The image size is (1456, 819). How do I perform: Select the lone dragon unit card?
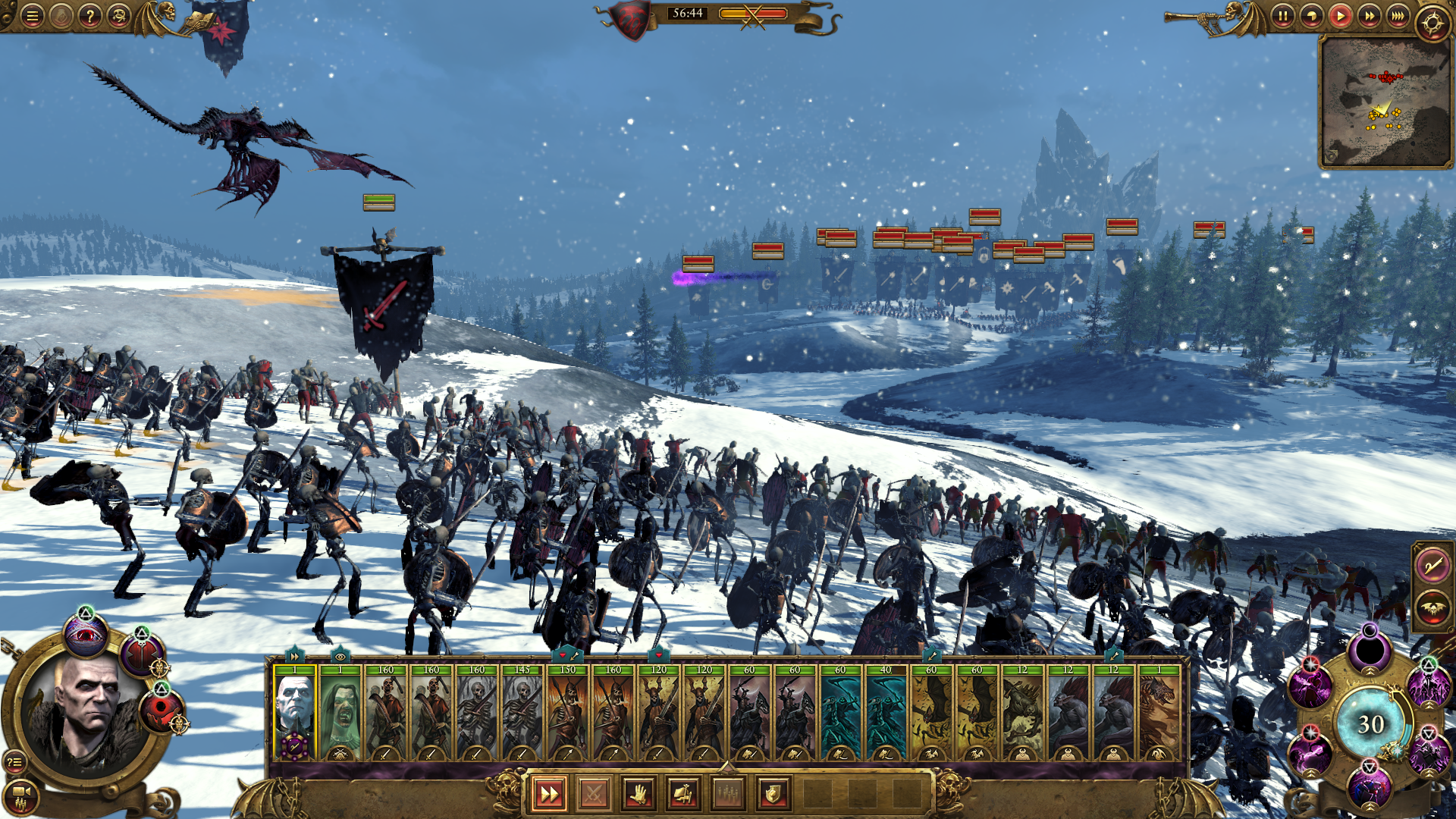tap(1159, 713)
